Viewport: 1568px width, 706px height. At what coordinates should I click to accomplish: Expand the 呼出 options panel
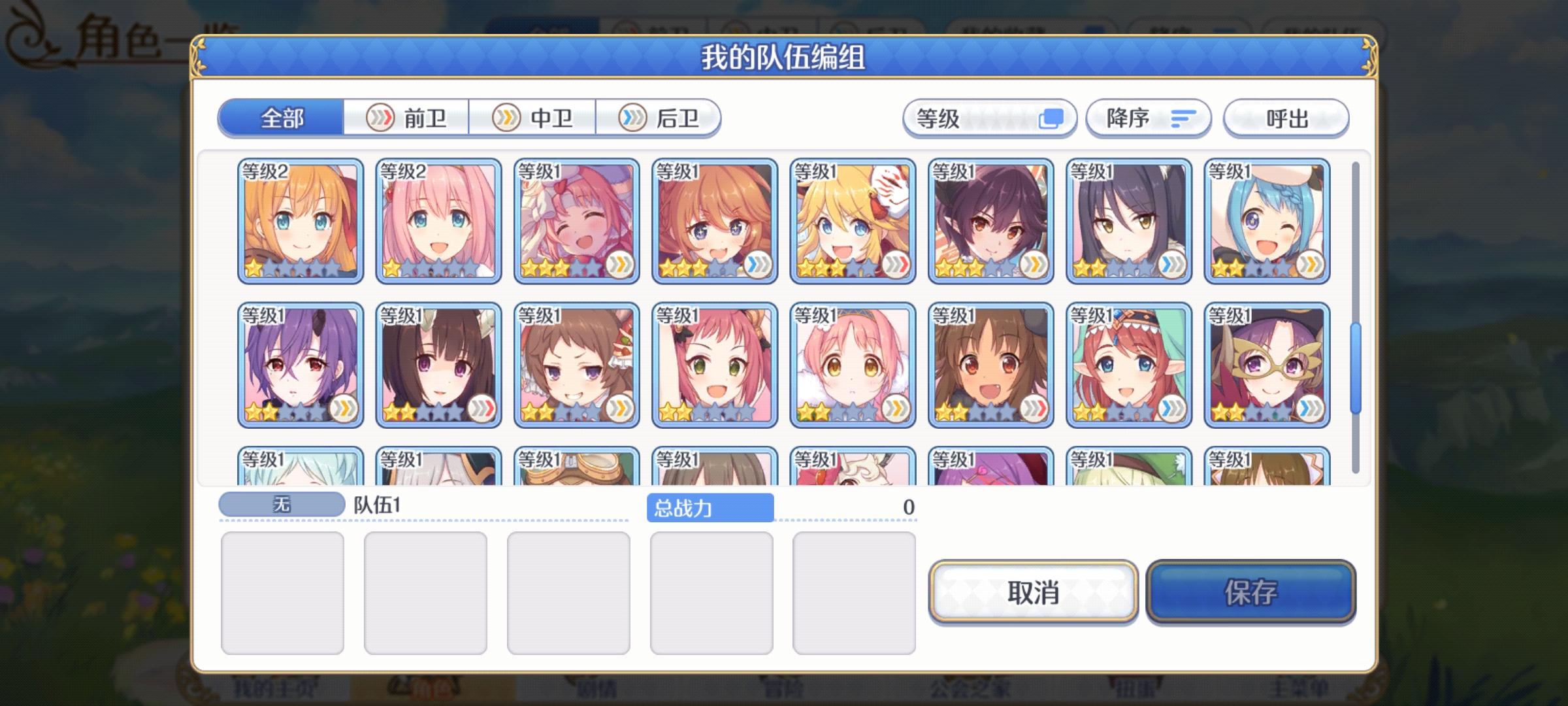coord(1286,118)
